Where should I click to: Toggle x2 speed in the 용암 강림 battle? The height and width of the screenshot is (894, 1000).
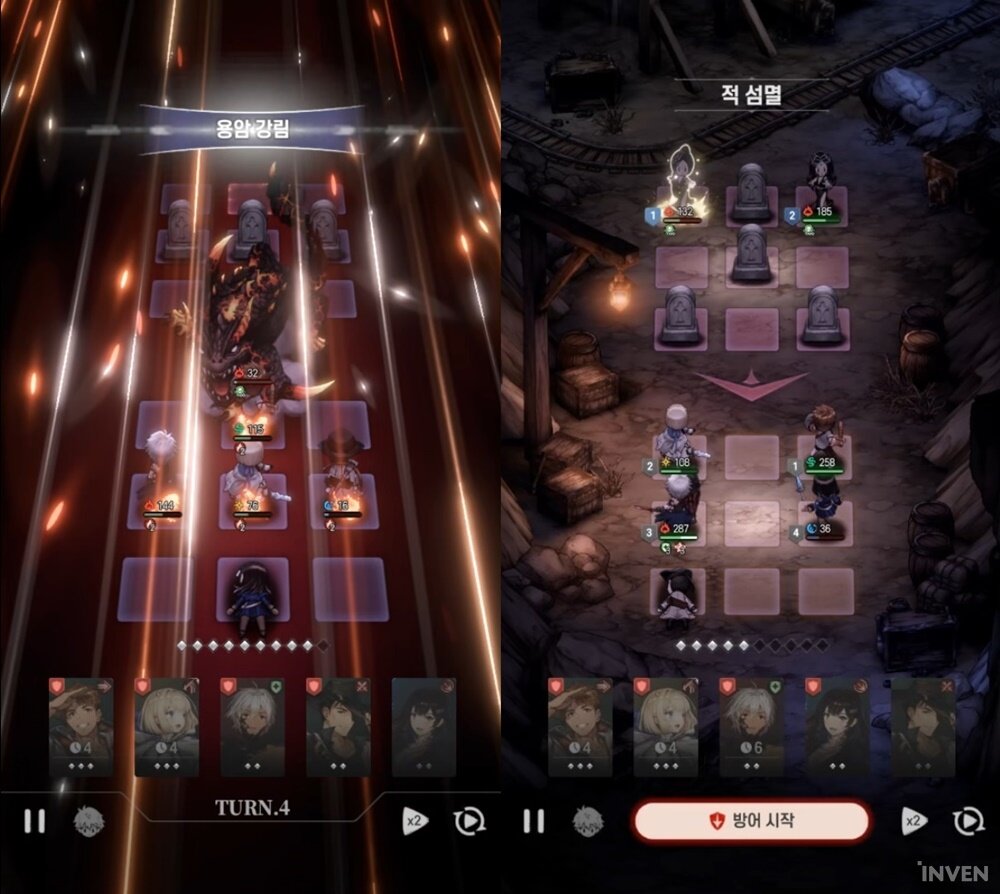point(415,822)
